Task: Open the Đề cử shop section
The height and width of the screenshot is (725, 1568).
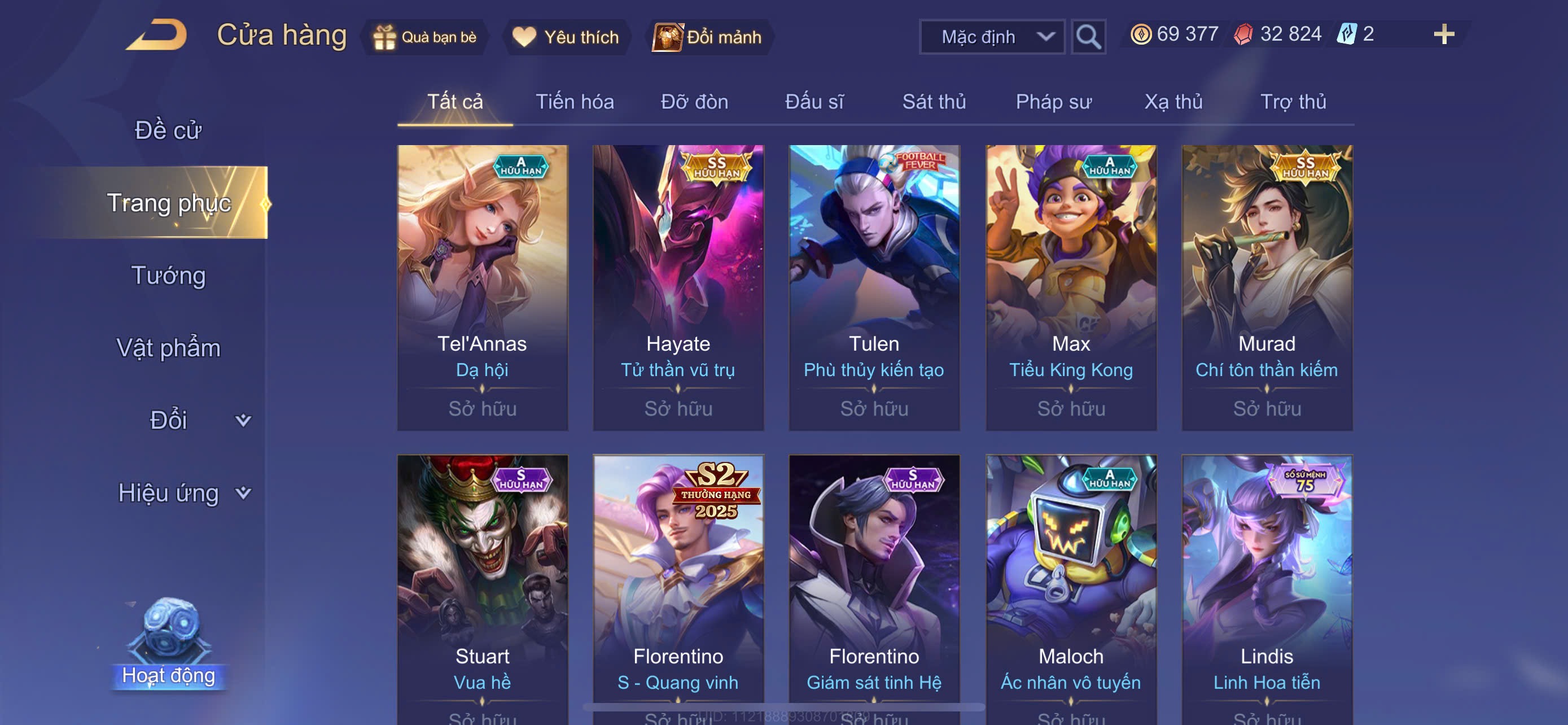Action: tap(168, 130)
